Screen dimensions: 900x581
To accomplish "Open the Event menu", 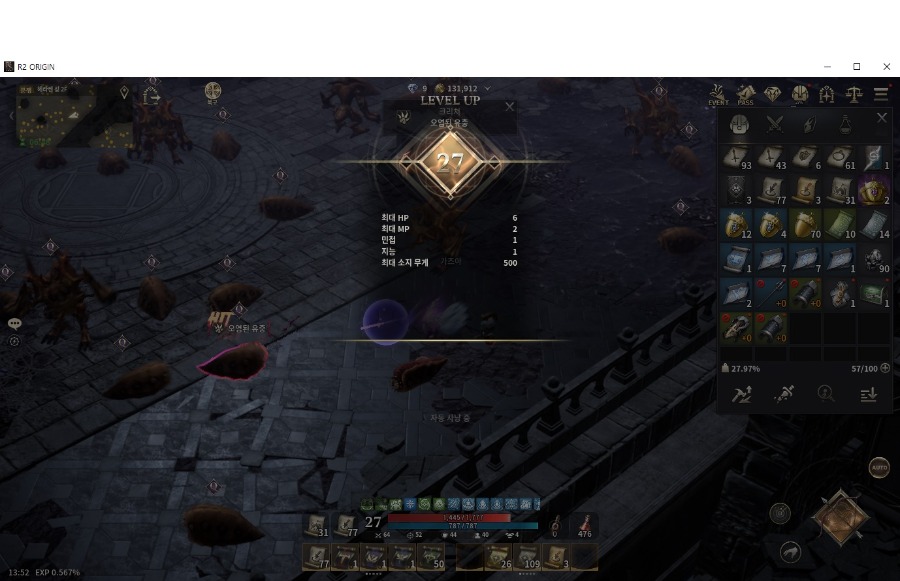I will pyautogui.click(x=718, y=95).
